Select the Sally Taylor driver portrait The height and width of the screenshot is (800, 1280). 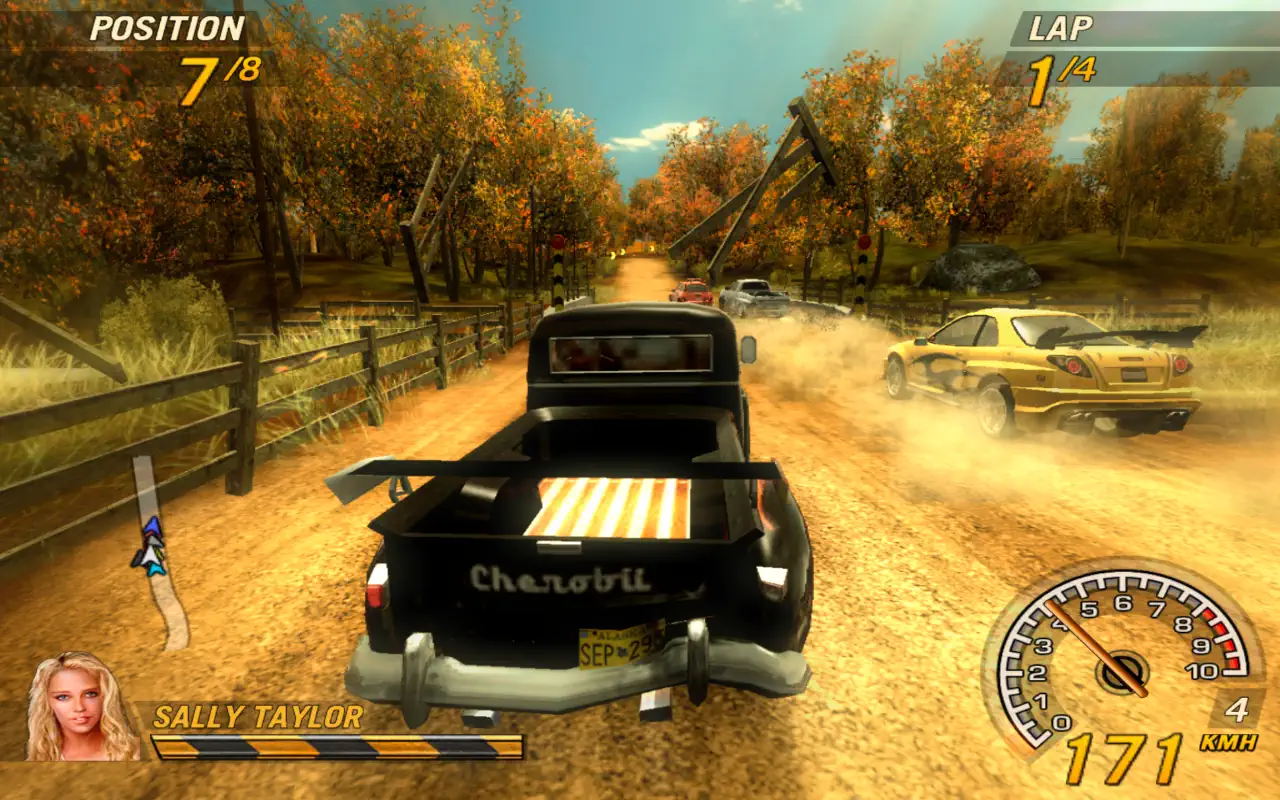pyautogui.click(x=82, y=708)
